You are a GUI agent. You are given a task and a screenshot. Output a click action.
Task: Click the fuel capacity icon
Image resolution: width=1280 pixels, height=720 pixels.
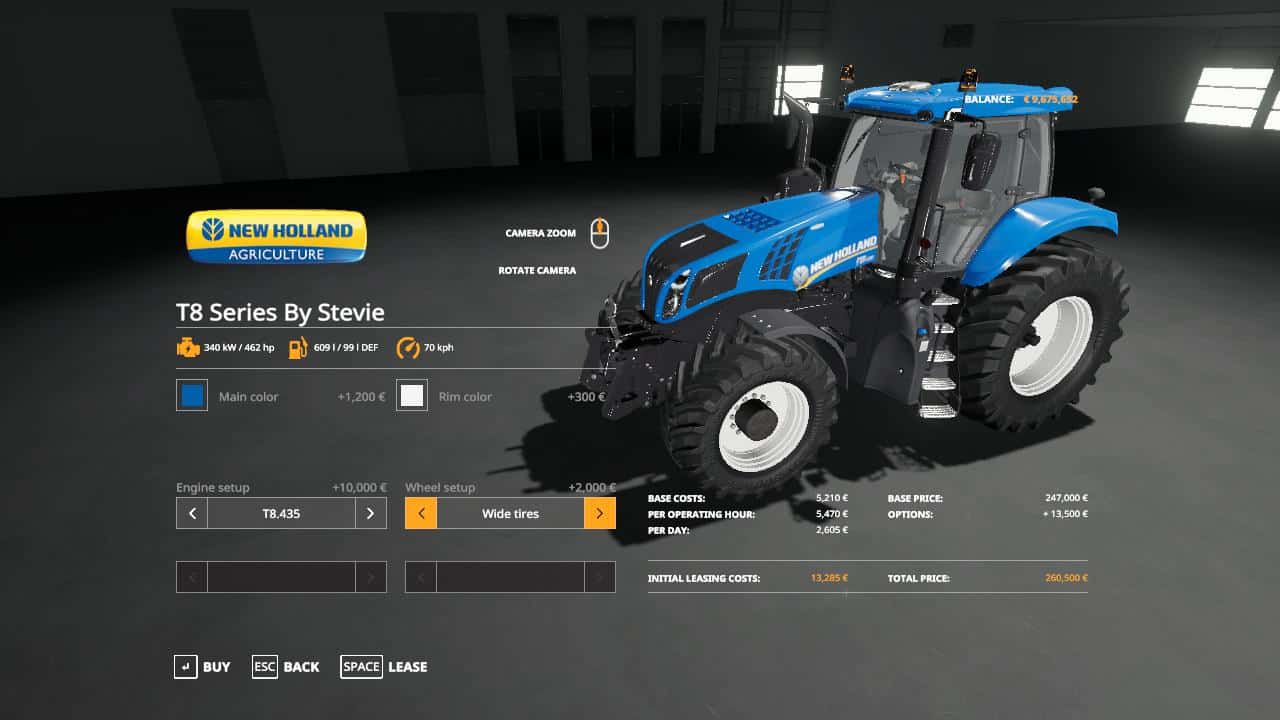click(x=295, y=347)
